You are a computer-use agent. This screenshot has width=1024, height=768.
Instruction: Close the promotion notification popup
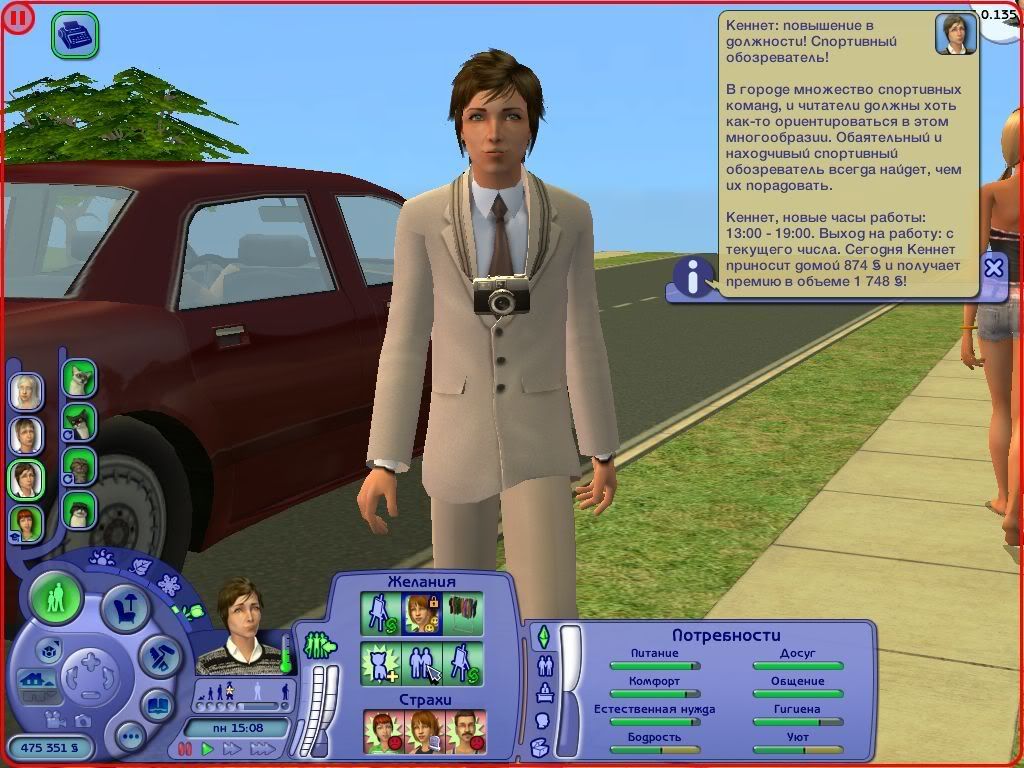(x=993, y=267)
